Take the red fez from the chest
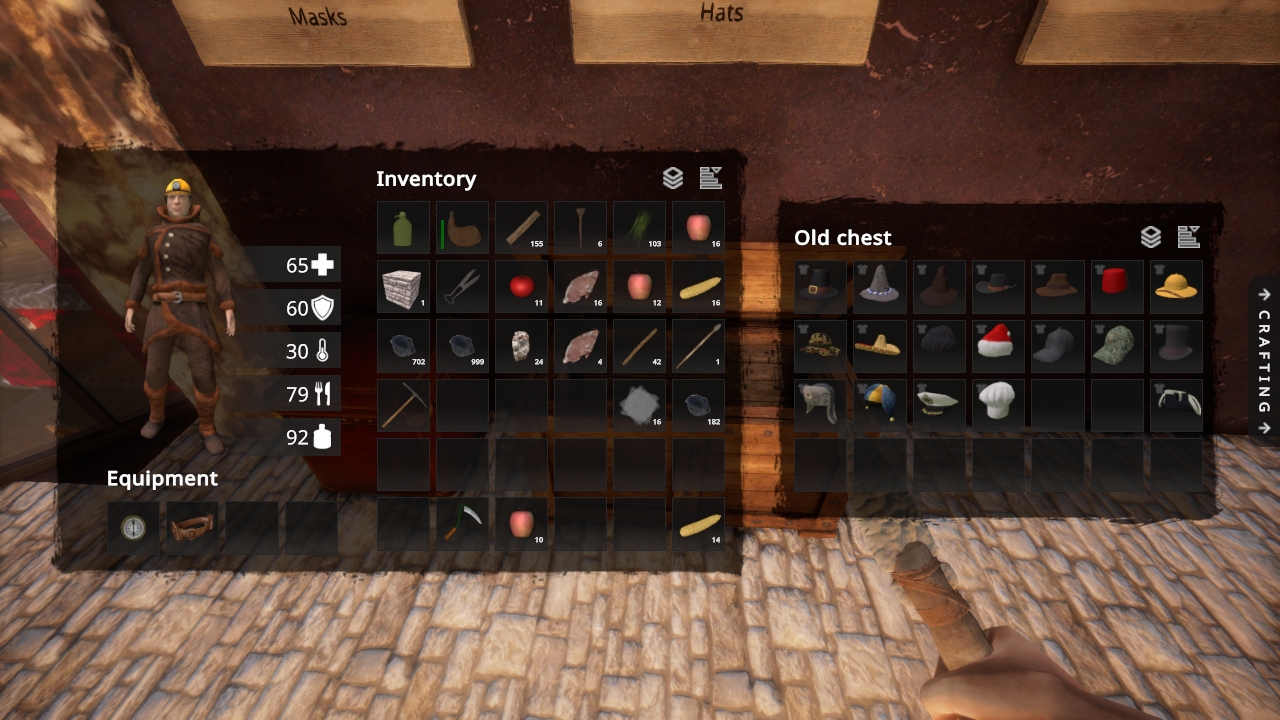The height and width of the screenshot is (720, 1280). tap(1117, 286)
